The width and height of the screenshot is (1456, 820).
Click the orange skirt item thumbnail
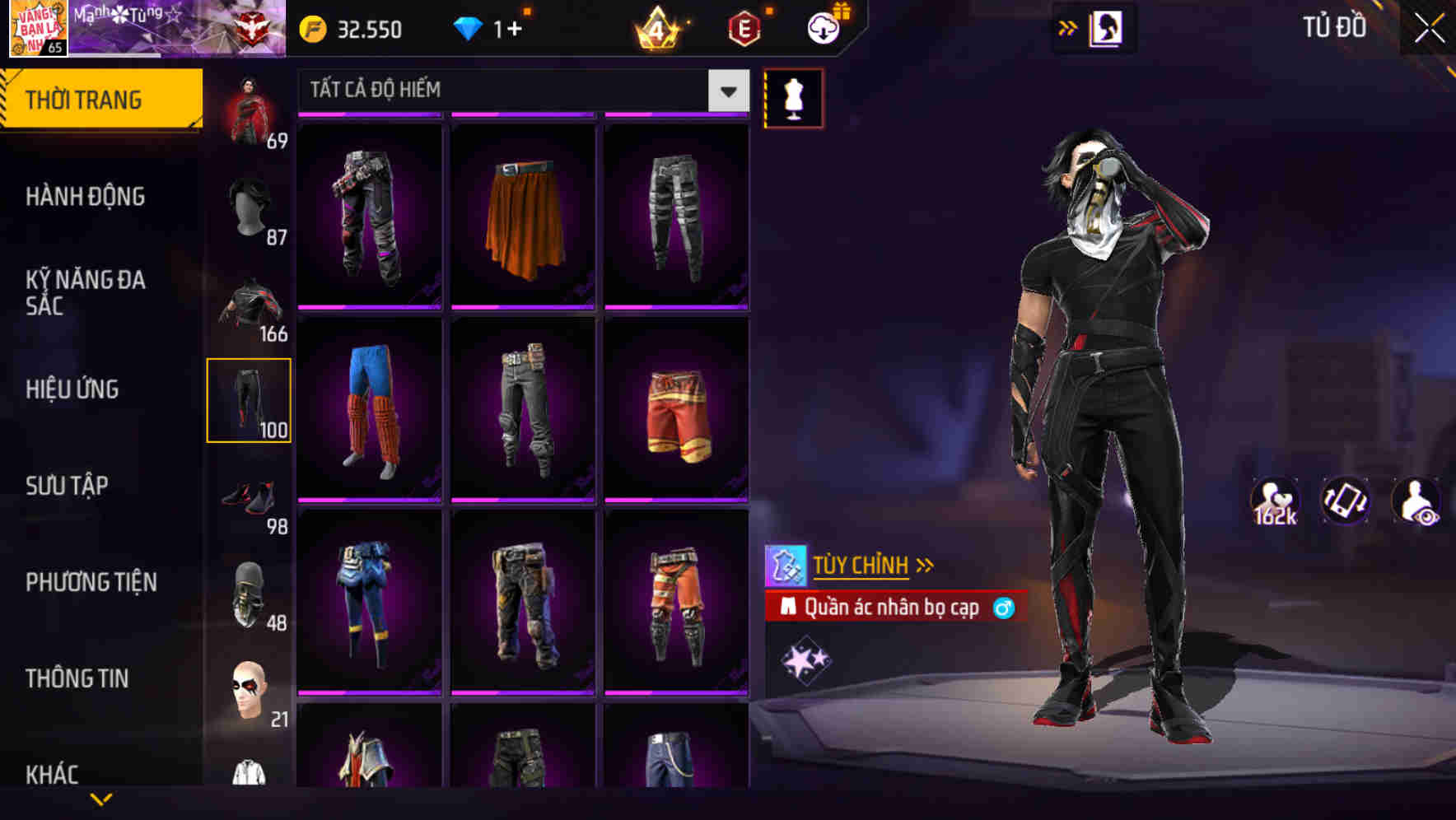tap(523, 216)
